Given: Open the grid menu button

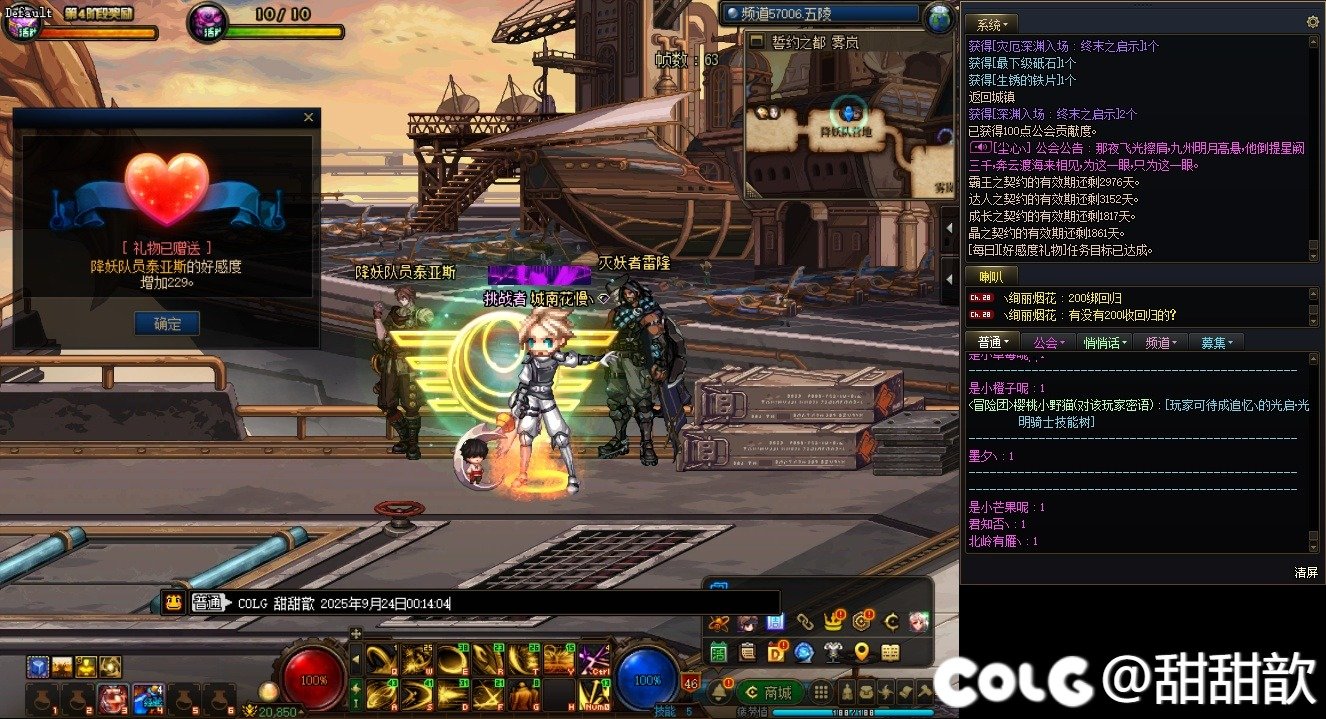Looking at the screenshot, I should click(821, 692).
